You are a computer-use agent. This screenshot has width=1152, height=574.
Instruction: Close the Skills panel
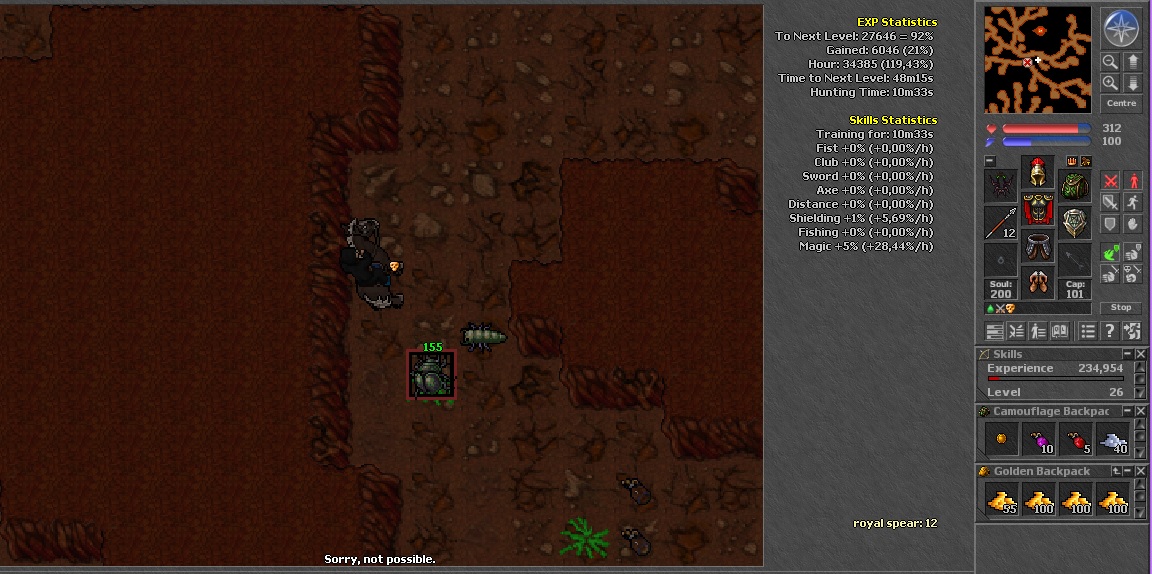pos(1141,354)
